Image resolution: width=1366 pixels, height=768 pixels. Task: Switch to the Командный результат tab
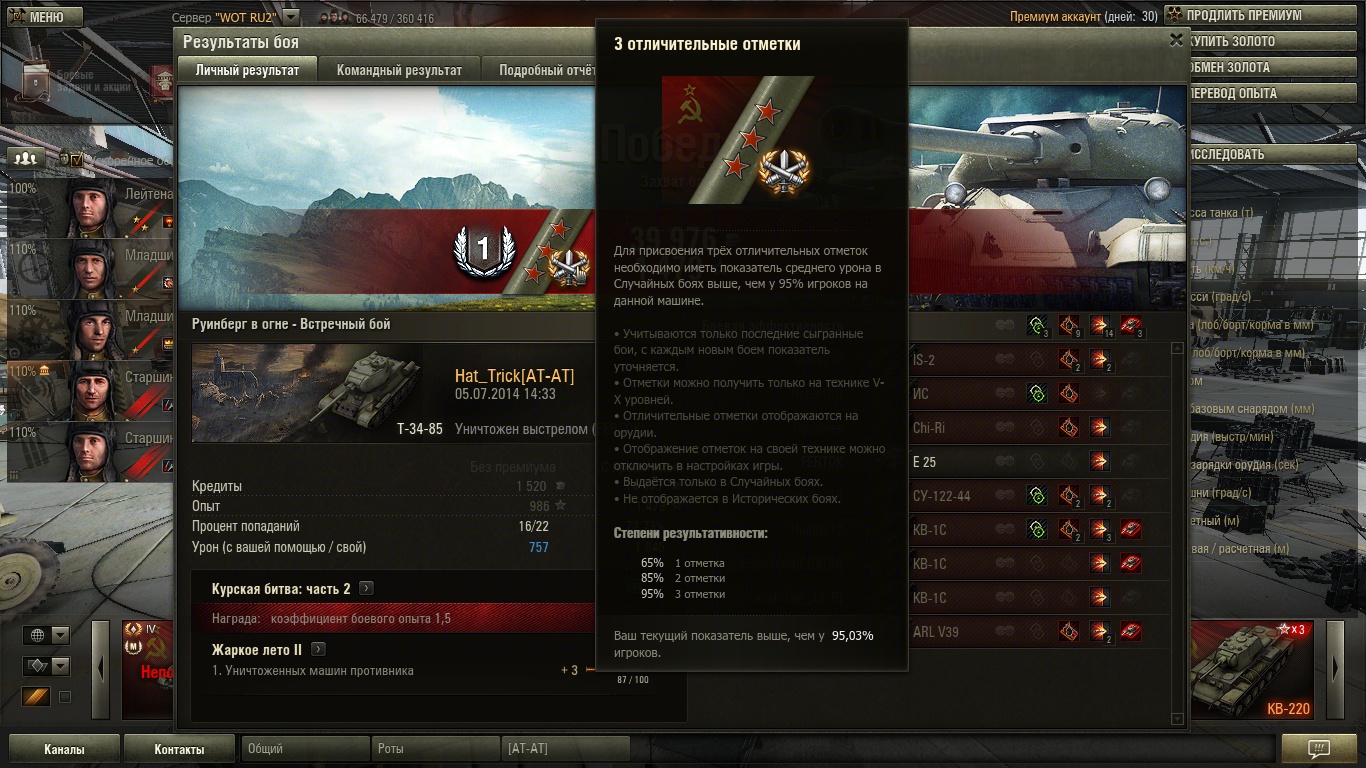(x=399, y=70)
